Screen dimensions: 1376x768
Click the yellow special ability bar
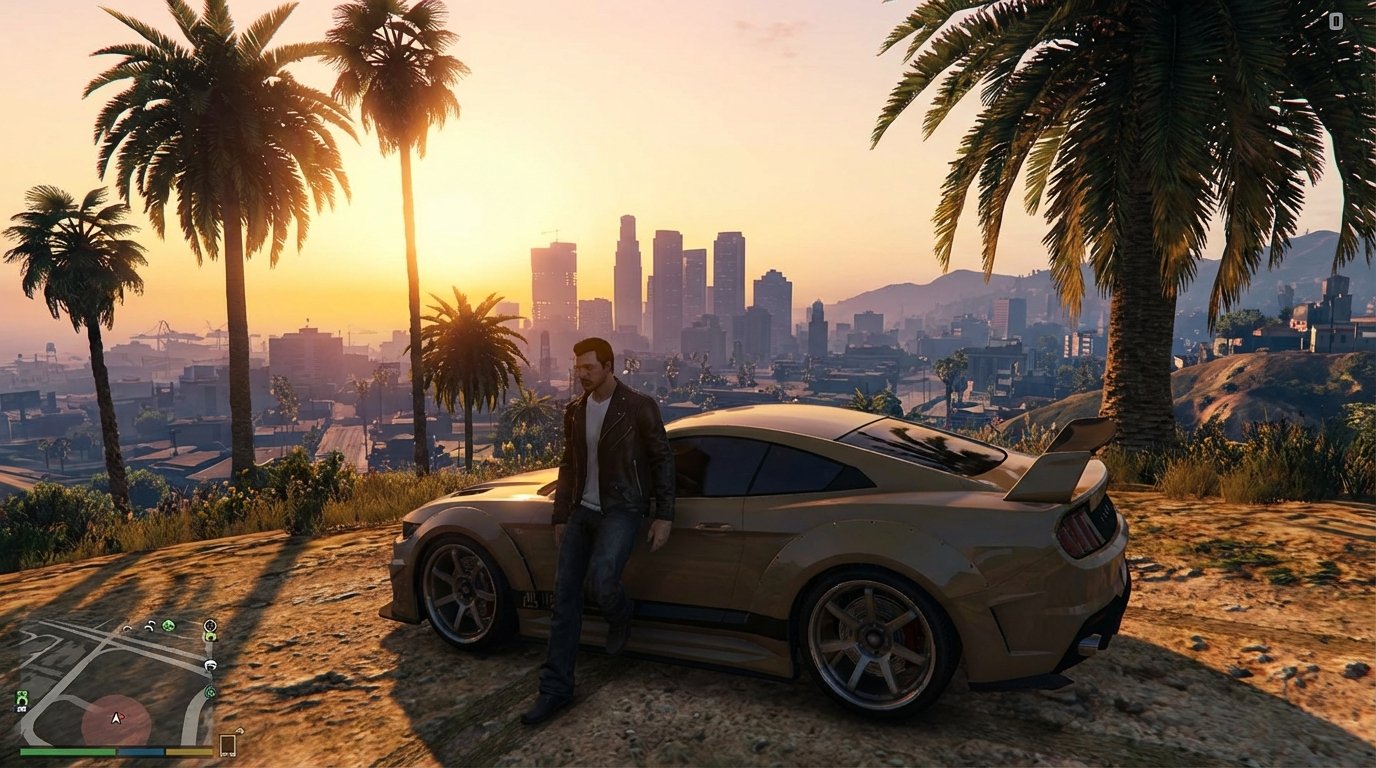coord(187,752)
